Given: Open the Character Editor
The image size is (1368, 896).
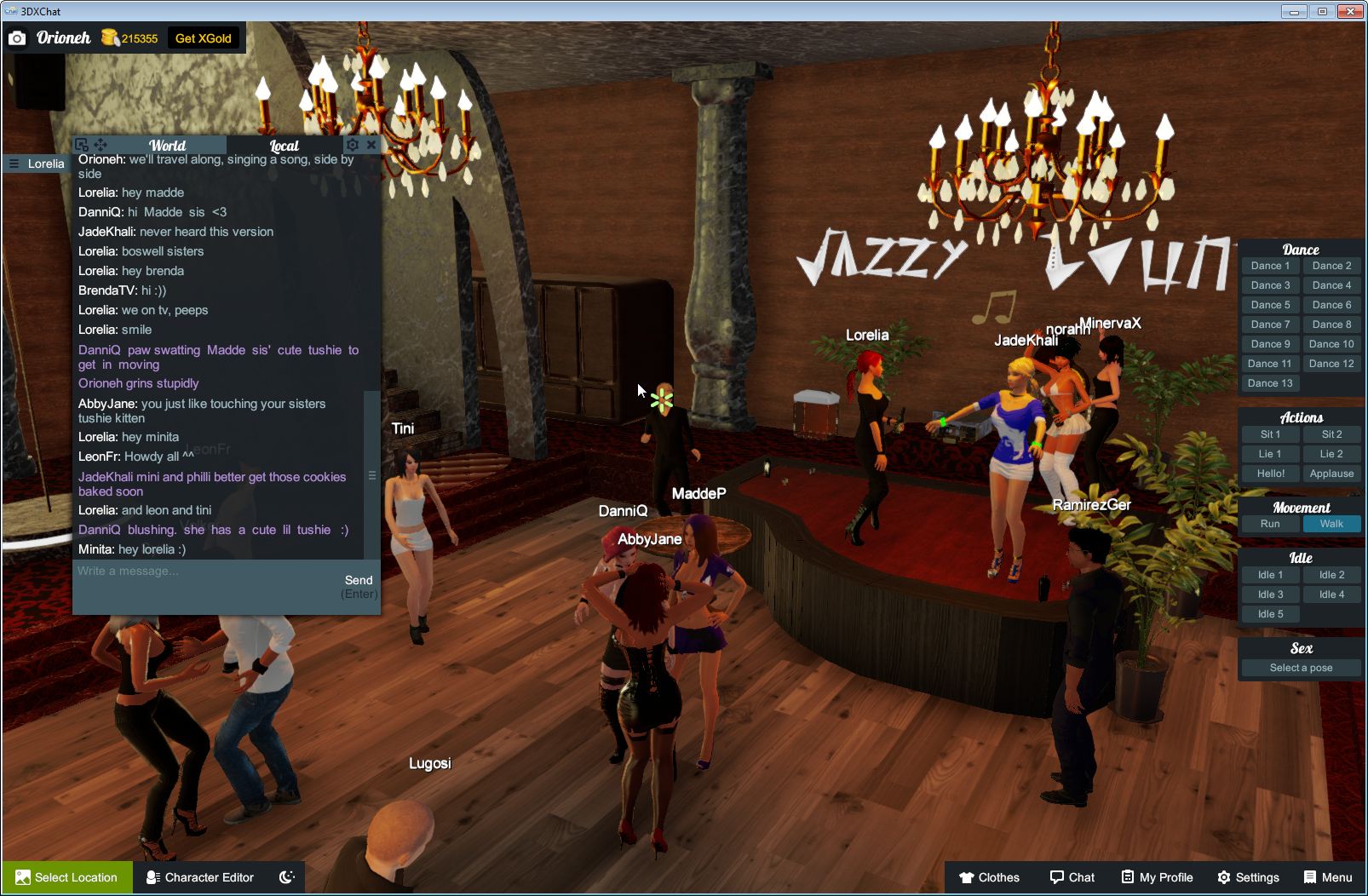Looking at the screenshot, I should pos(200,877).
